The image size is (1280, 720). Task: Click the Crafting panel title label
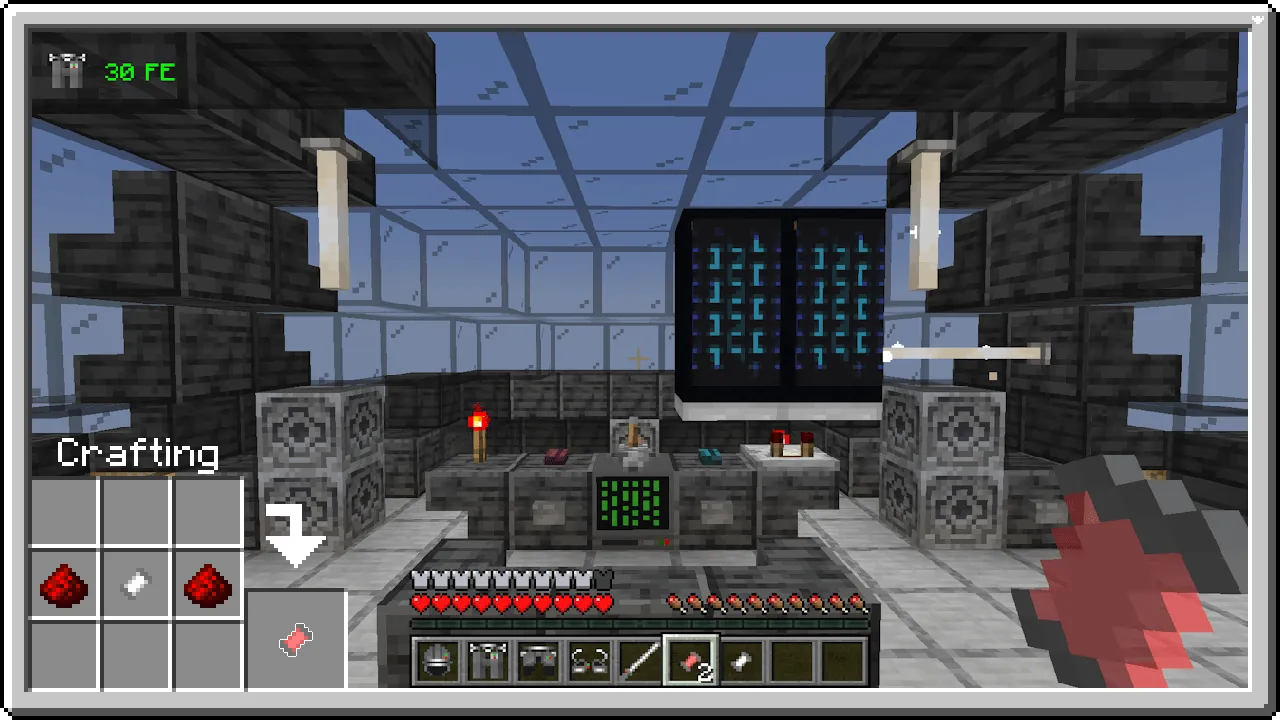138,455
